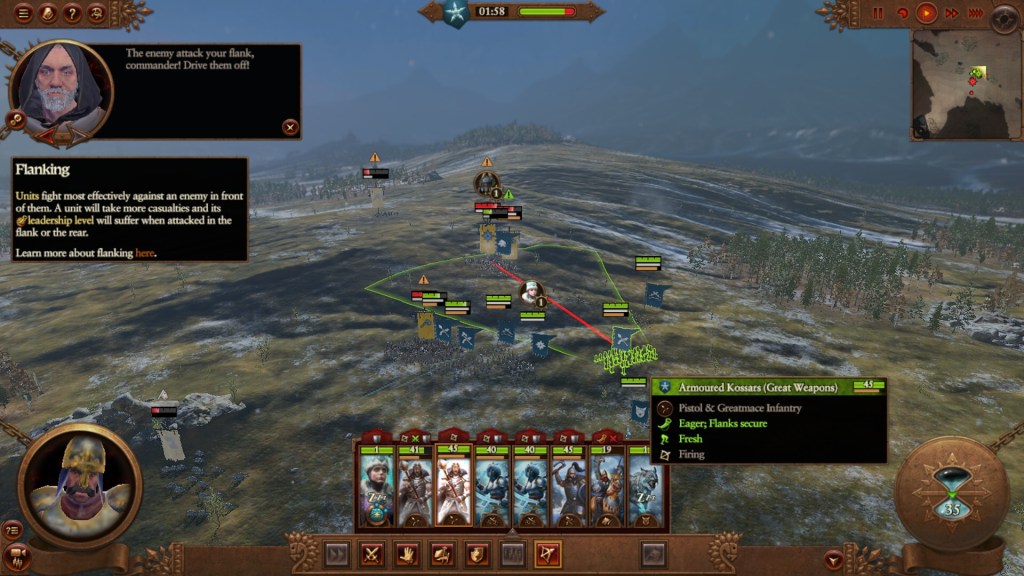Close the advisor message panel

(290, 127)
